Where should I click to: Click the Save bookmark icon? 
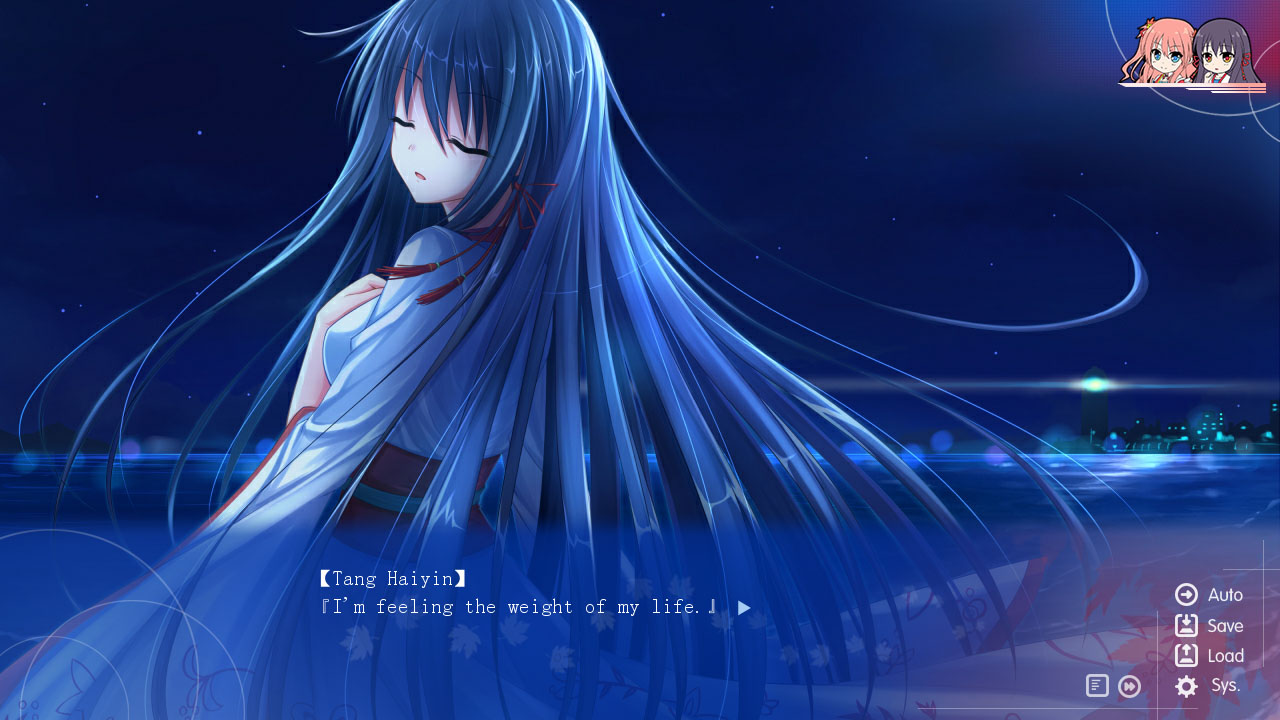[x=1184, y=625]
